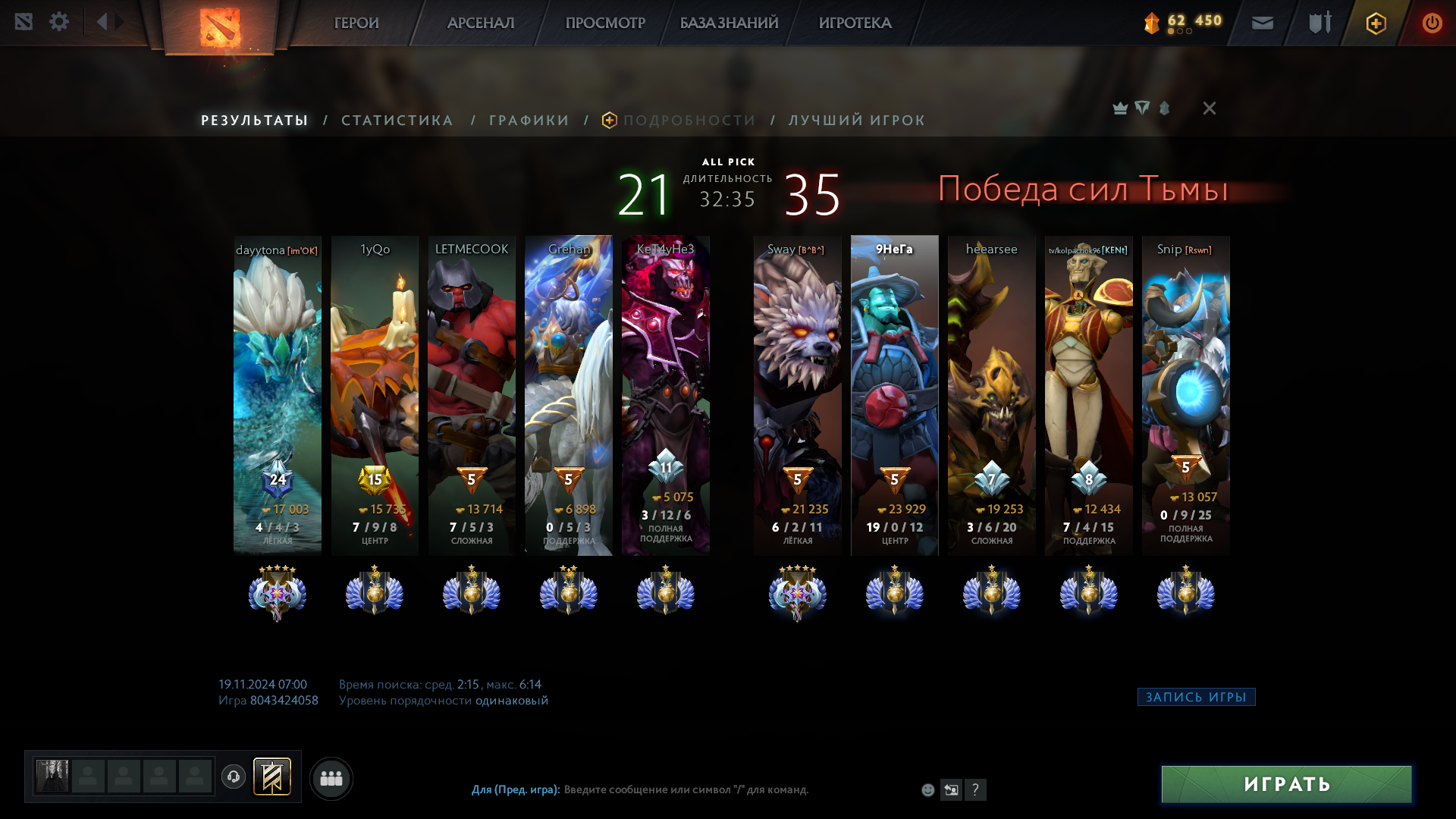Select player 9НеГа's Storm Spirit card
This screenshot has height=819, width=1456.
pos(895,394)
